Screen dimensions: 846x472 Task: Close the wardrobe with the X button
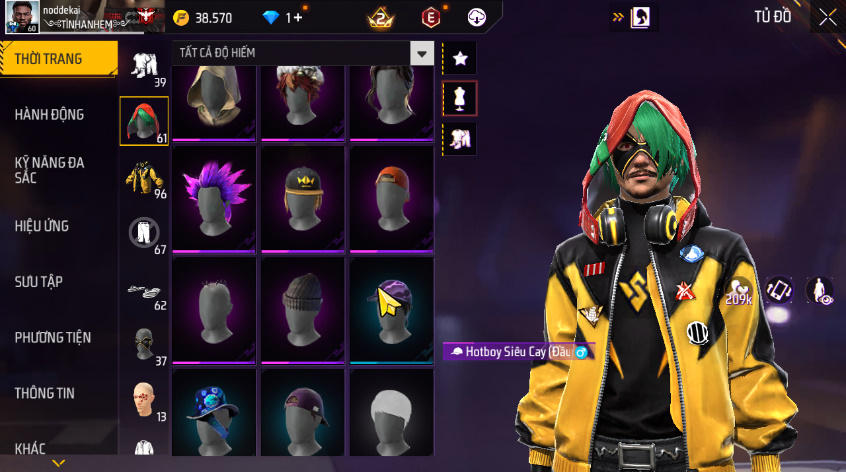point(828,17)
